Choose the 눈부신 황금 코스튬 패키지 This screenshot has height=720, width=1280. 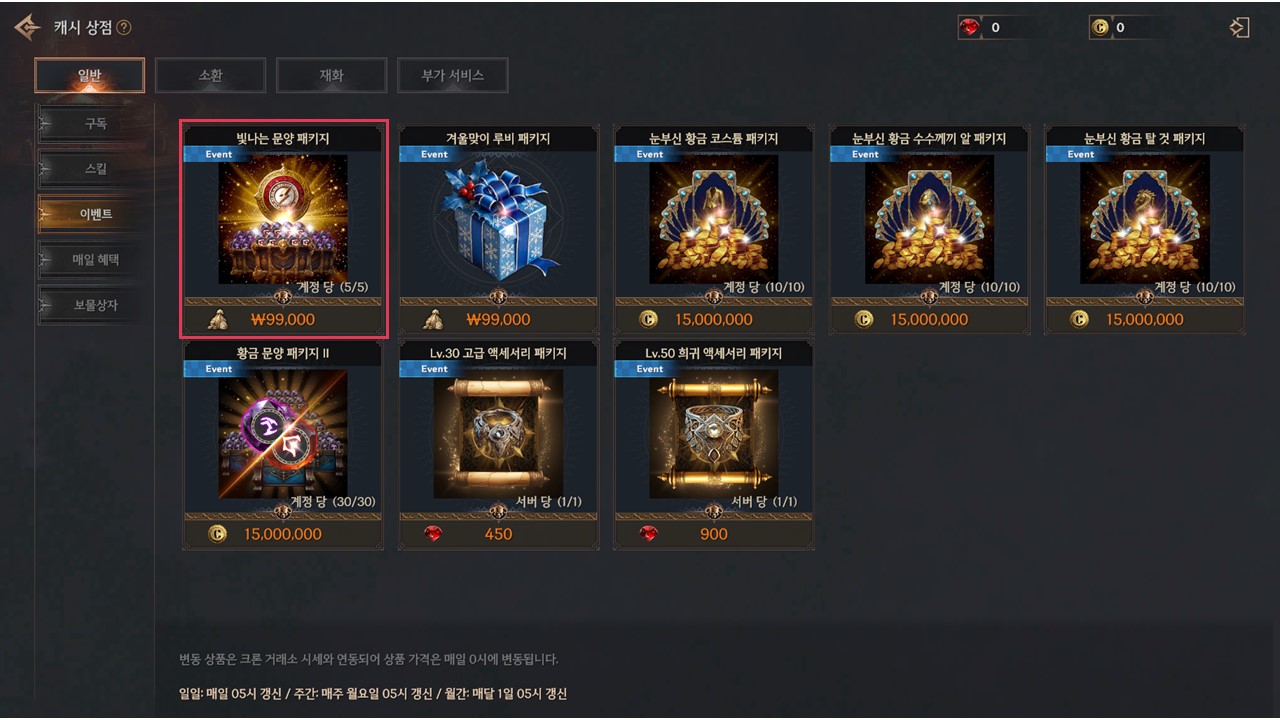[x=714, y=219]
